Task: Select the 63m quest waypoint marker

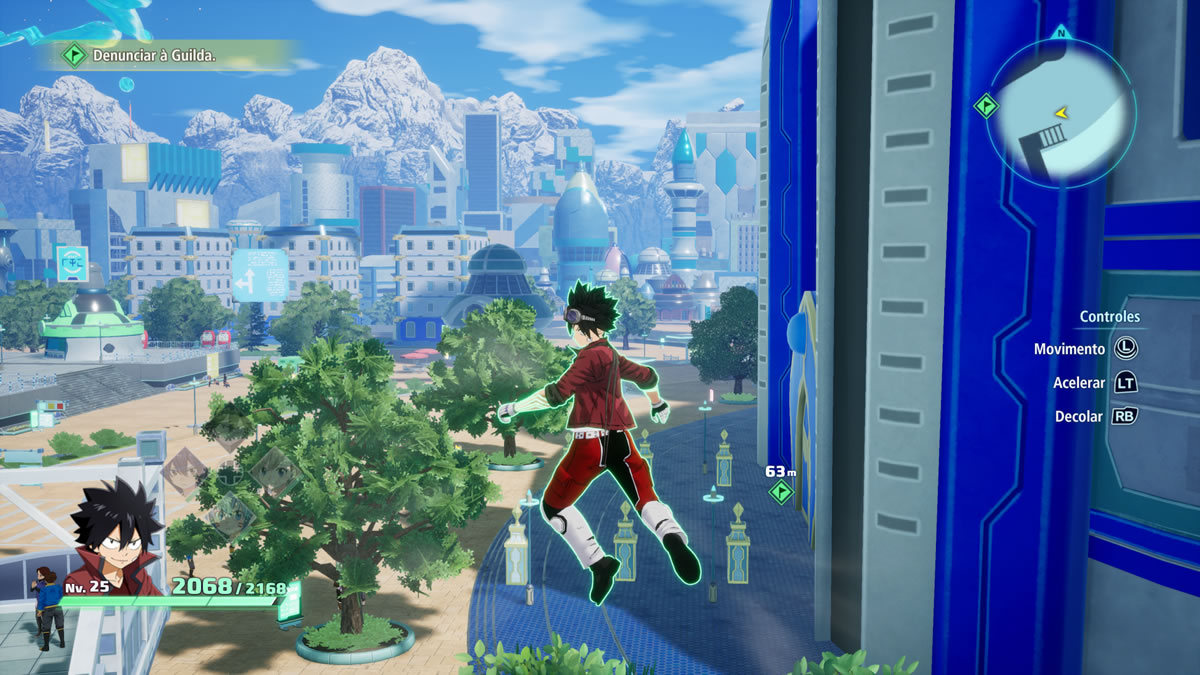Action: pos(780,491)
